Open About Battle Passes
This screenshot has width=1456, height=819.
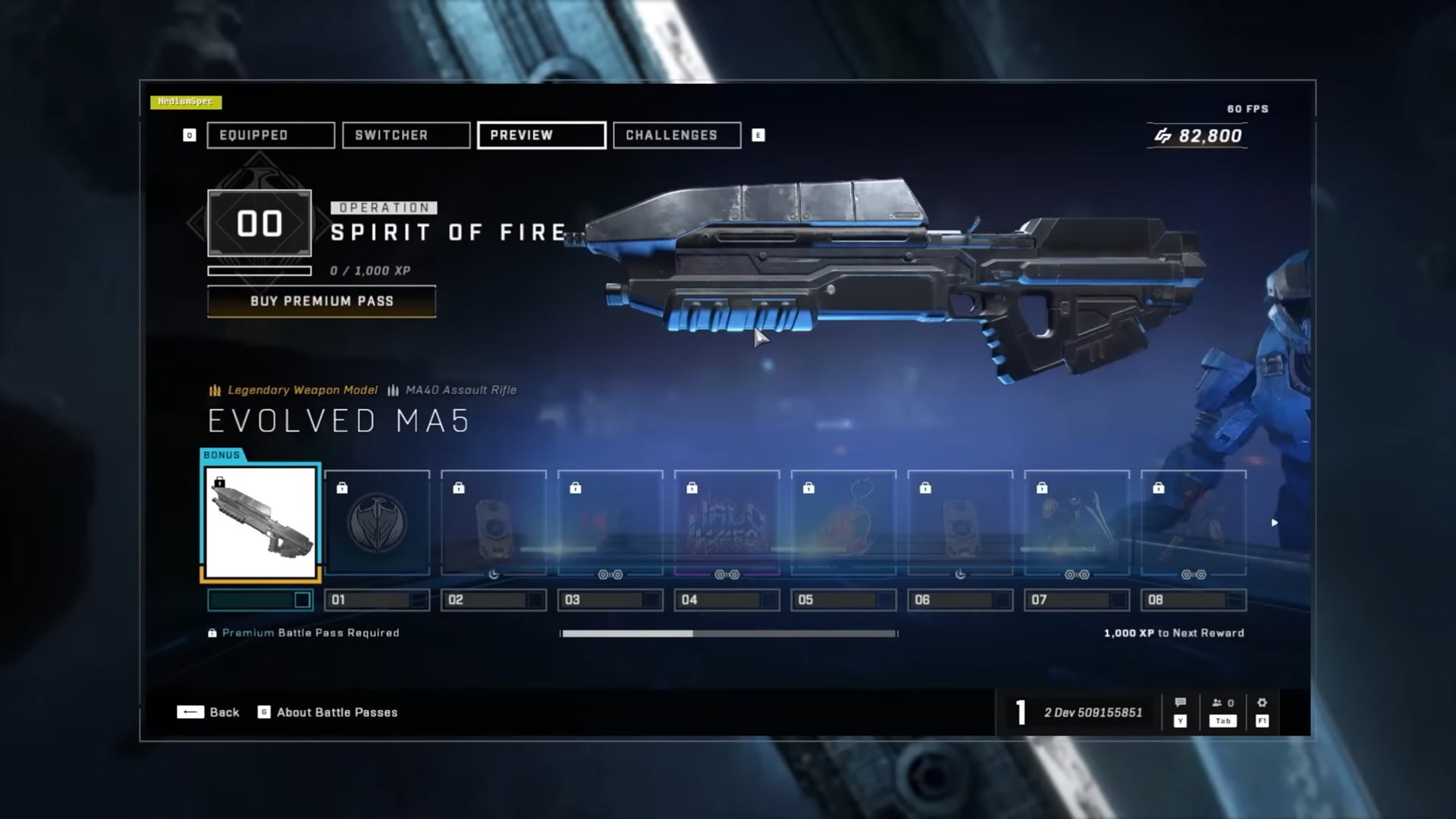click(x=336, y=712)
